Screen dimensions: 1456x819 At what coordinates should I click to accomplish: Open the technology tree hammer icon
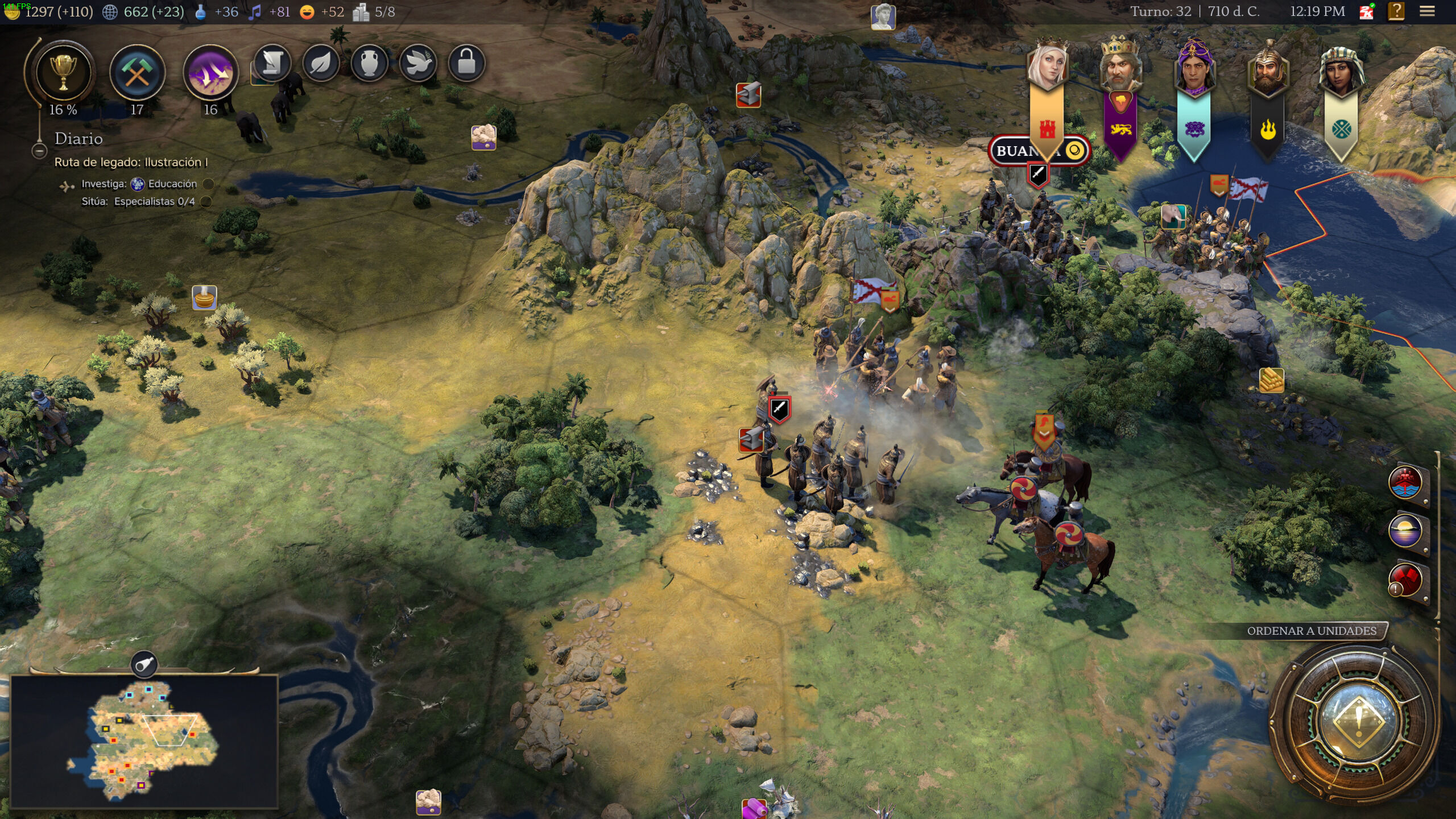tap(137, 73)
